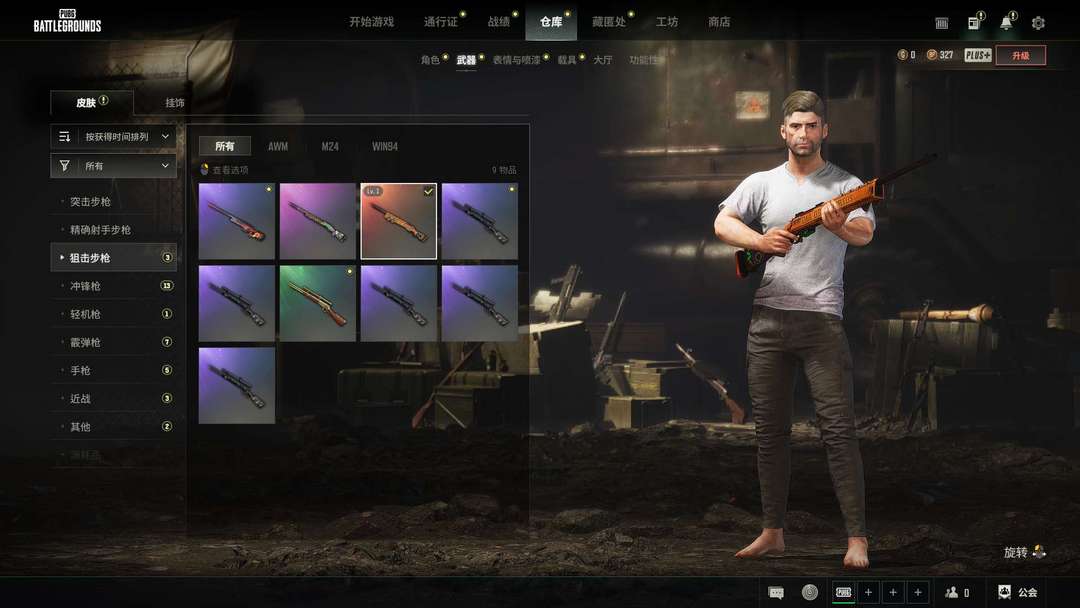
Task: Go to the 商店 store tab
Action: (x=719, y=22)
